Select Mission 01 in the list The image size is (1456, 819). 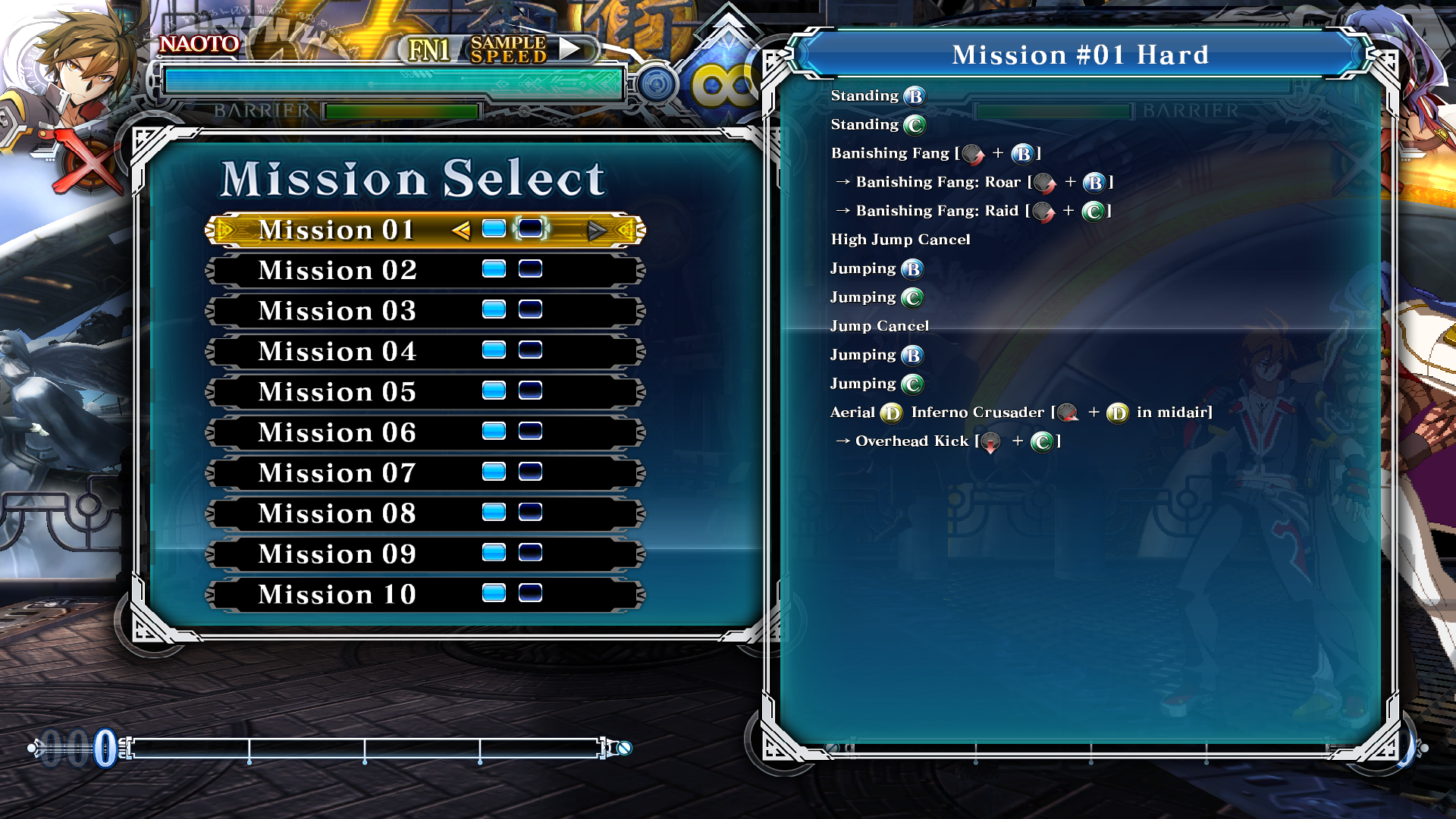pos(337,230)
